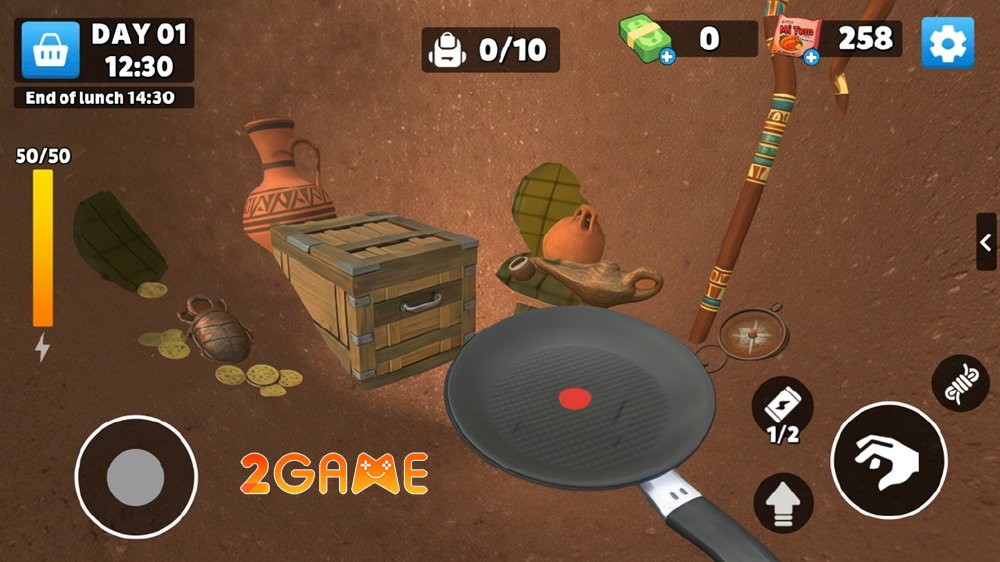Open the backpack inventory counter

click(x=490, y=49)
